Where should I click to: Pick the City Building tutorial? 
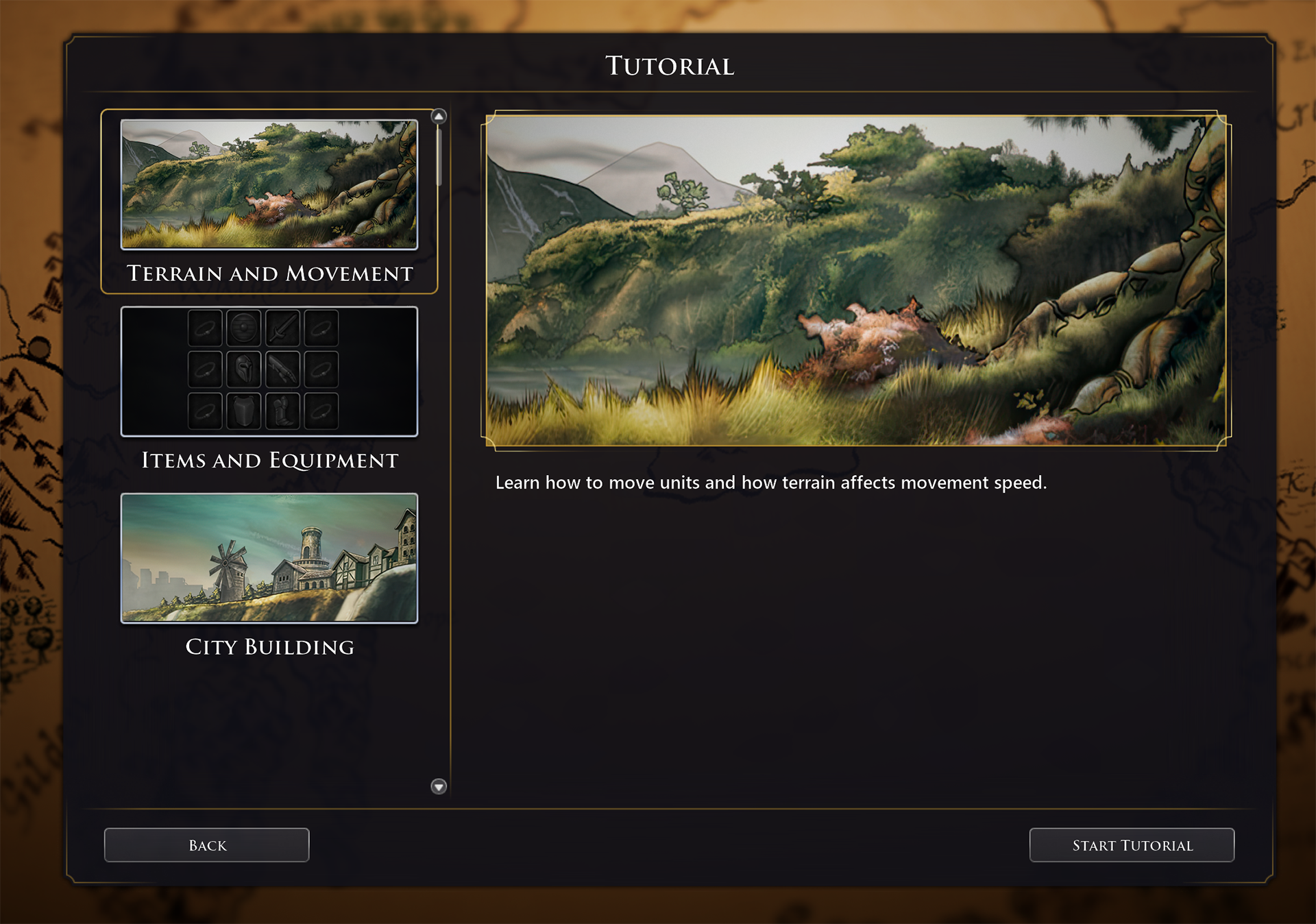(269, 574)
